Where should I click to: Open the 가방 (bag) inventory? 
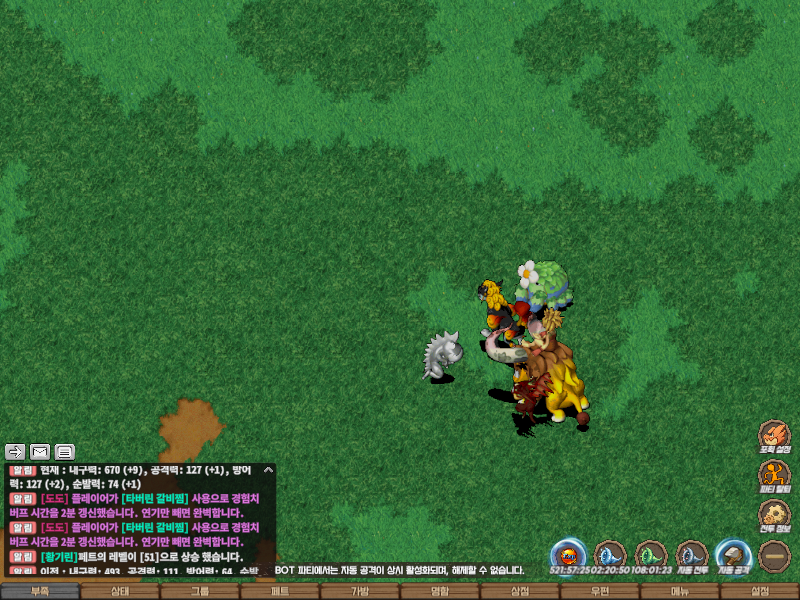click(360, 591)
